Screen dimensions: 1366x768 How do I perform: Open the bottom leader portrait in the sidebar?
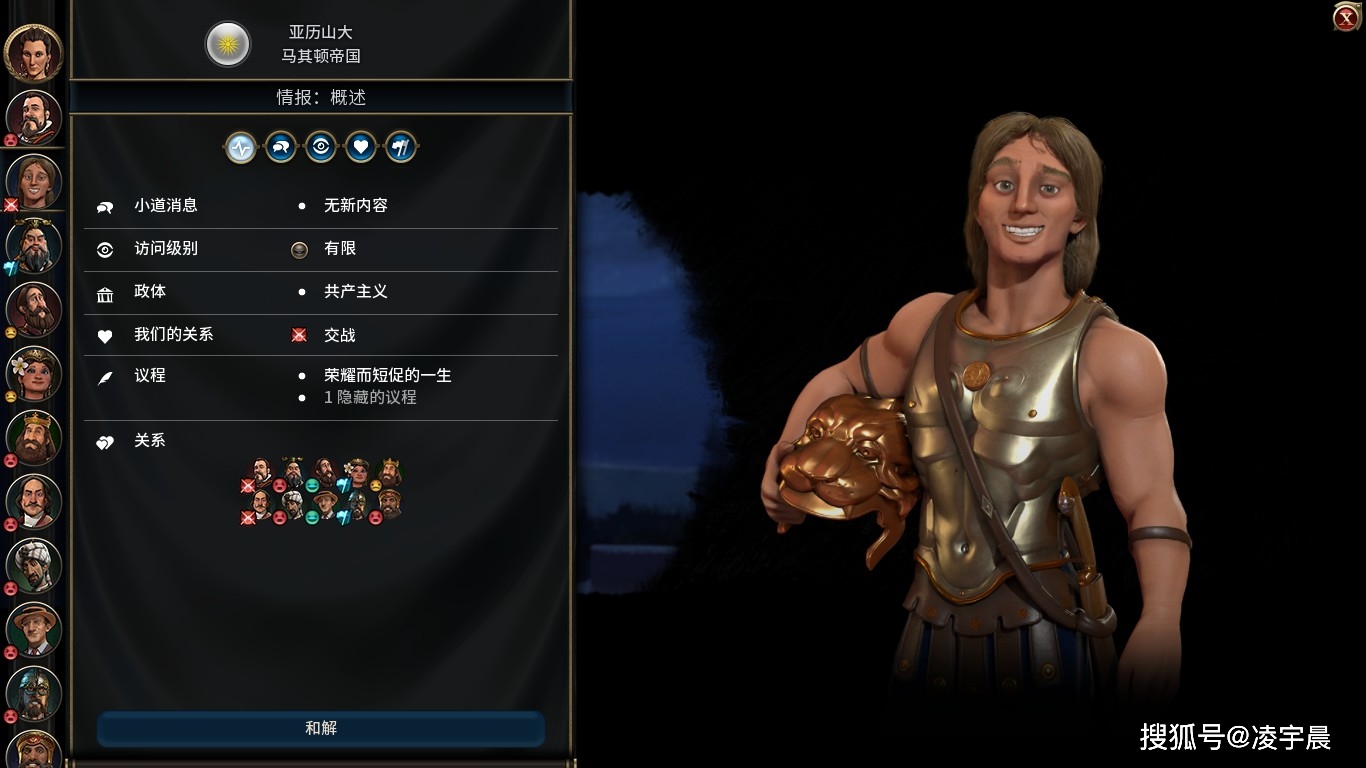[33, 750]
